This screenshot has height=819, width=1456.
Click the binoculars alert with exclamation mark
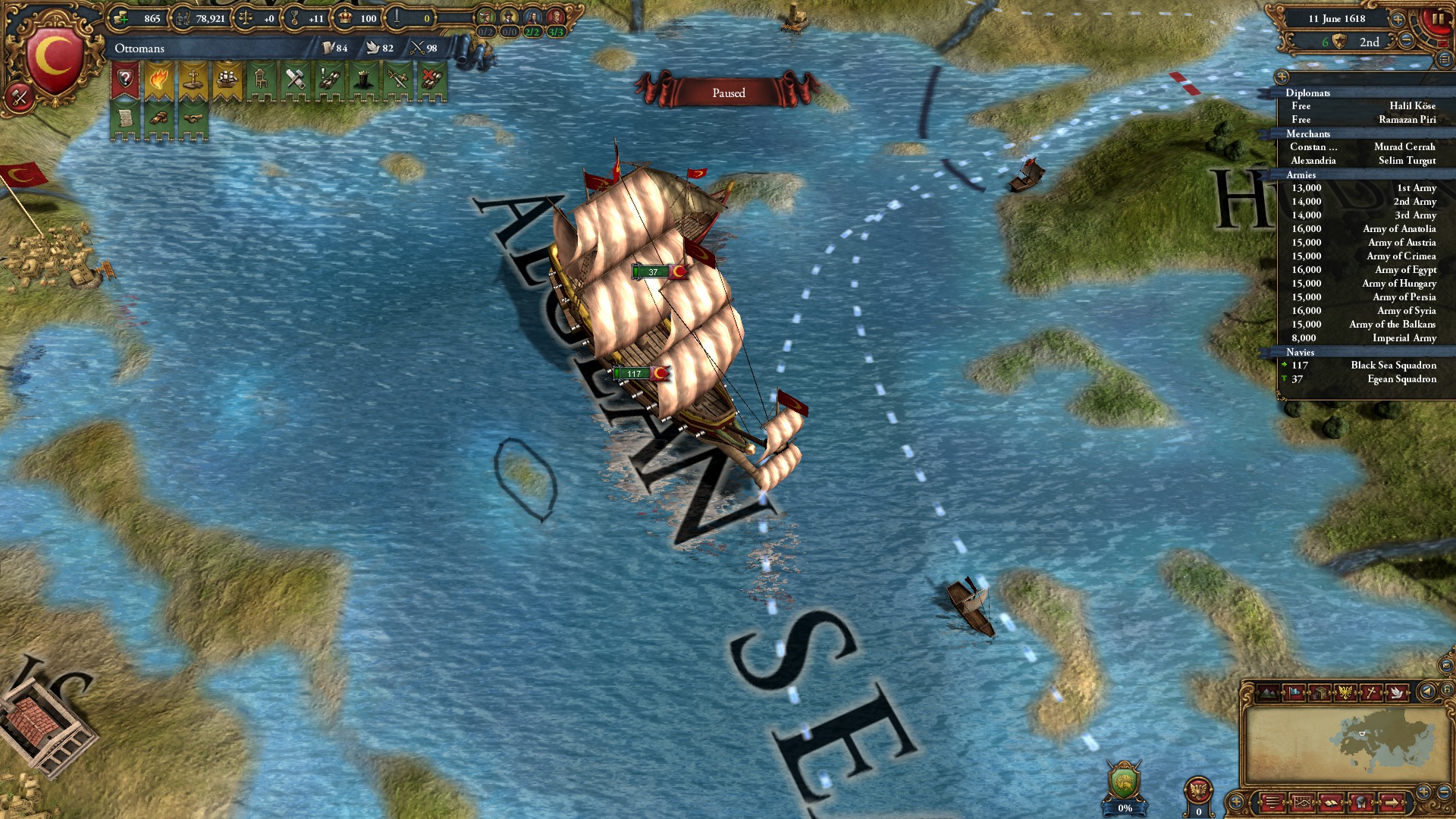coord(329,80)
